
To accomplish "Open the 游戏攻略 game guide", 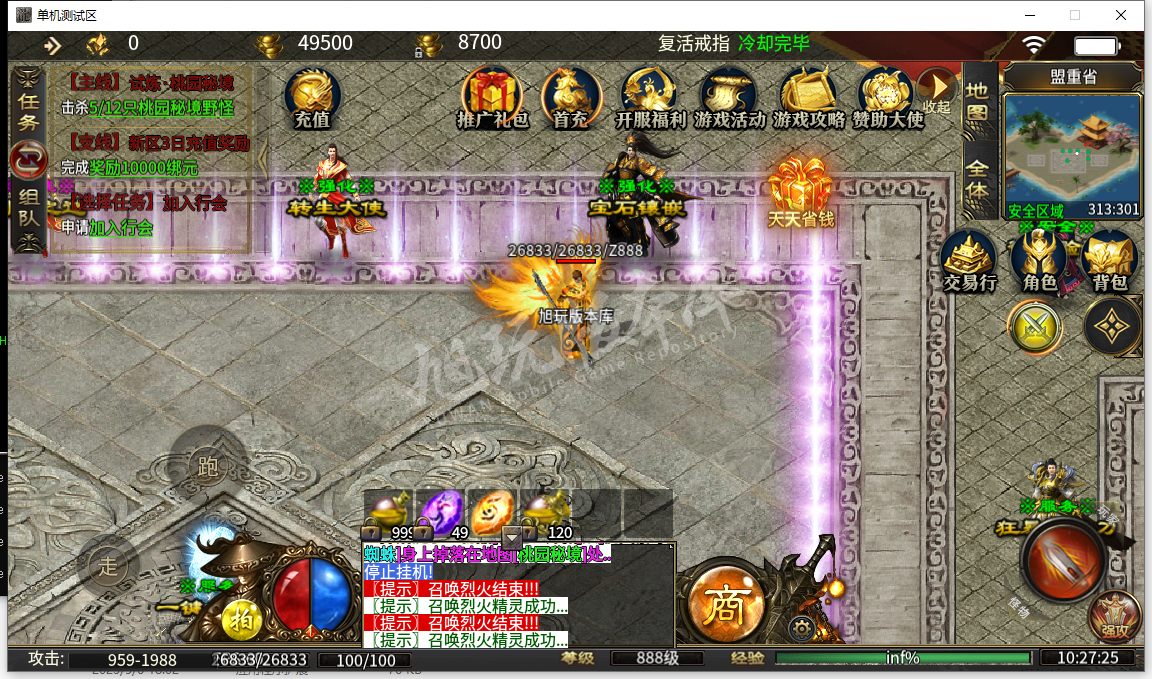I will (x=808, y=97).
